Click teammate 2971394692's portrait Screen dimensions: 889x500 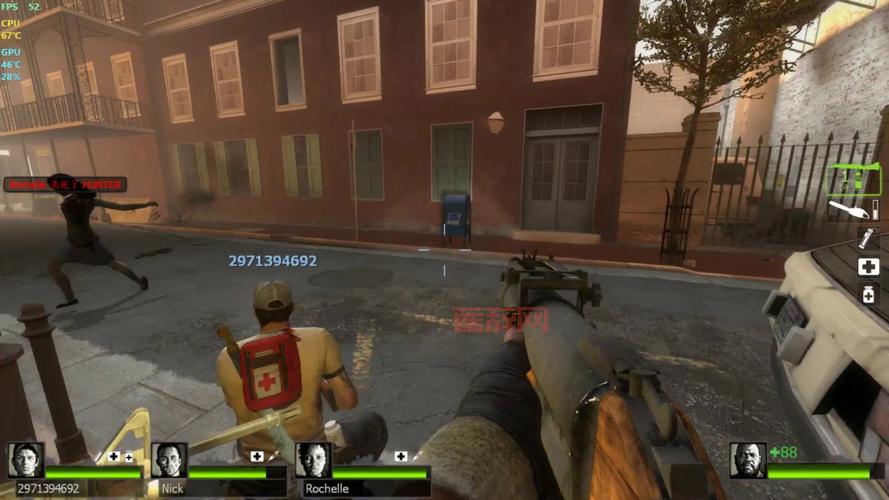click(26, 460)
